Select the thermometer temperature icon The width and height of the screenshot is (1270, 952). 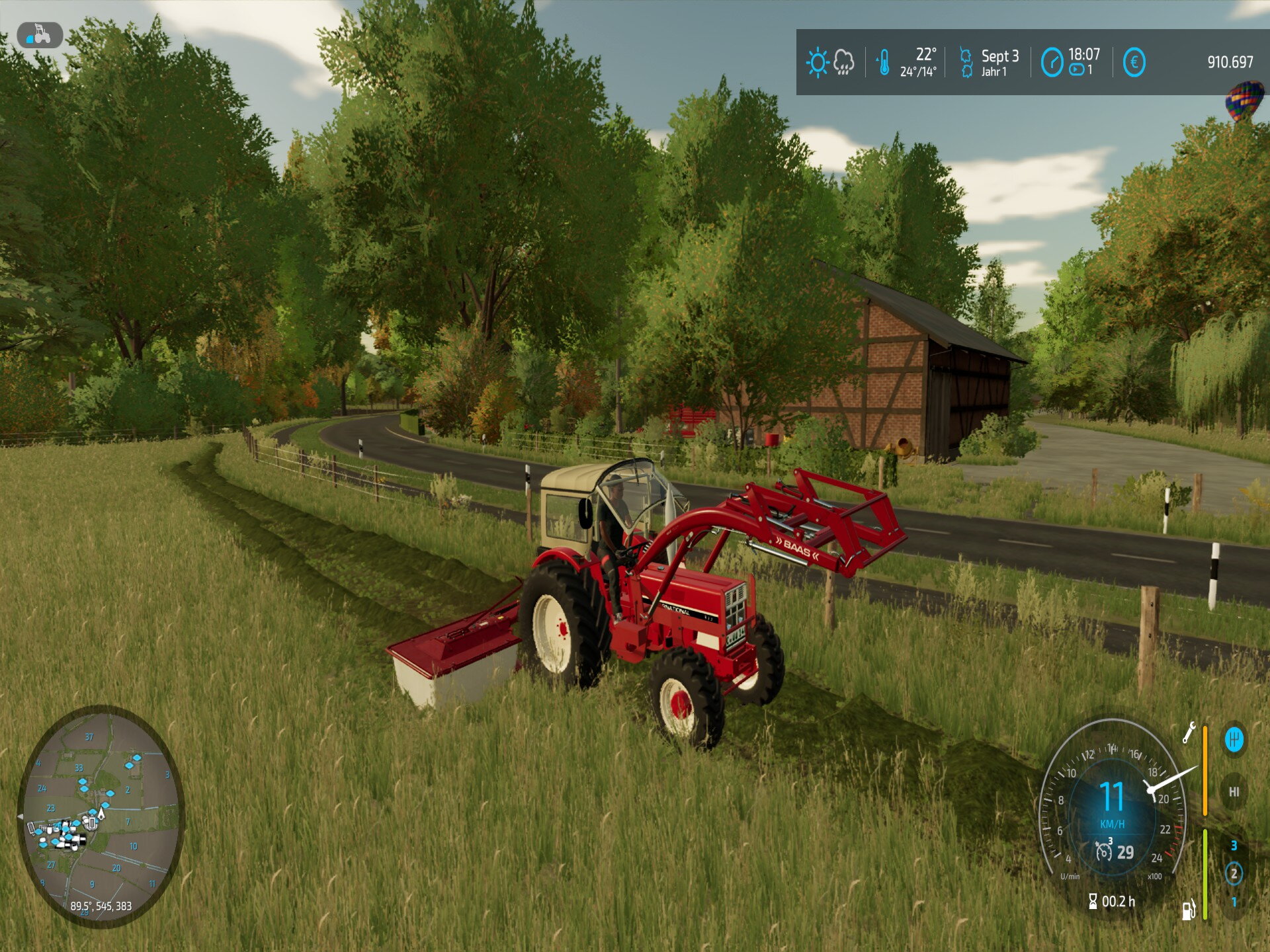(884, 63)
